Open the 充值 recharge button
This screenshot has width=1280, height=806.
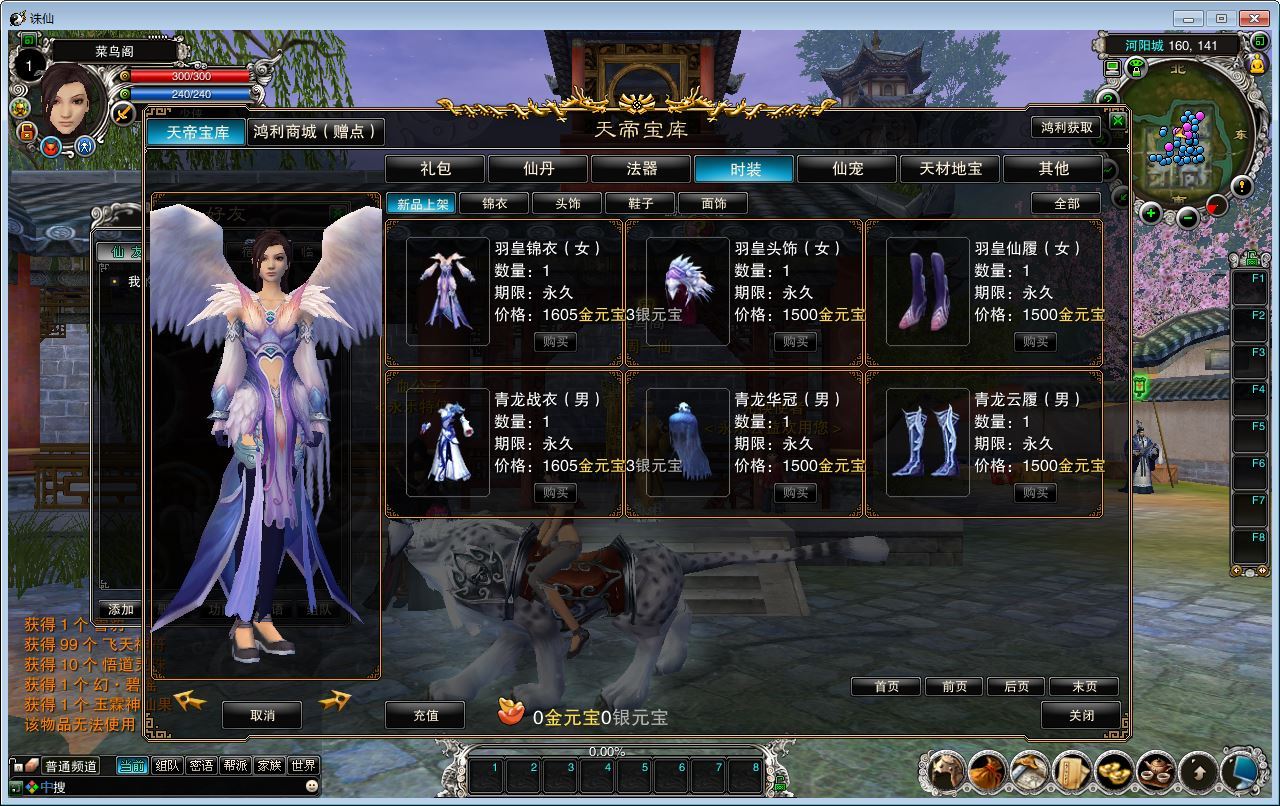[x=426, y=716]
